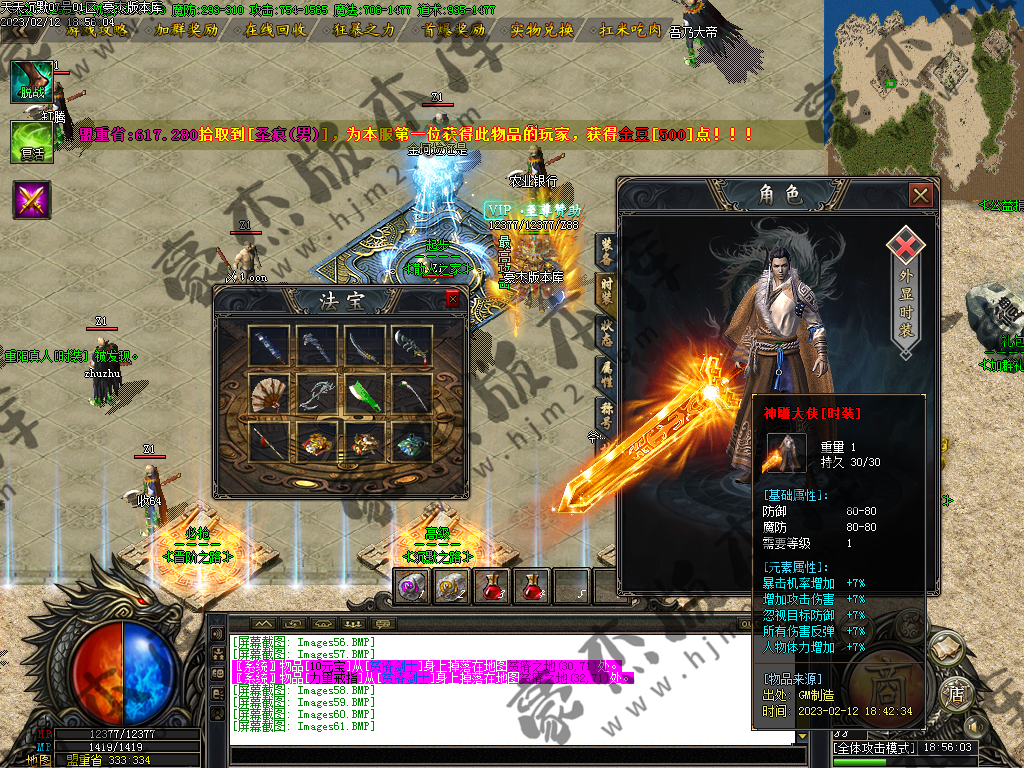
Task: Use the green 复活 revive icon
Action: click(x=31, y=141)
